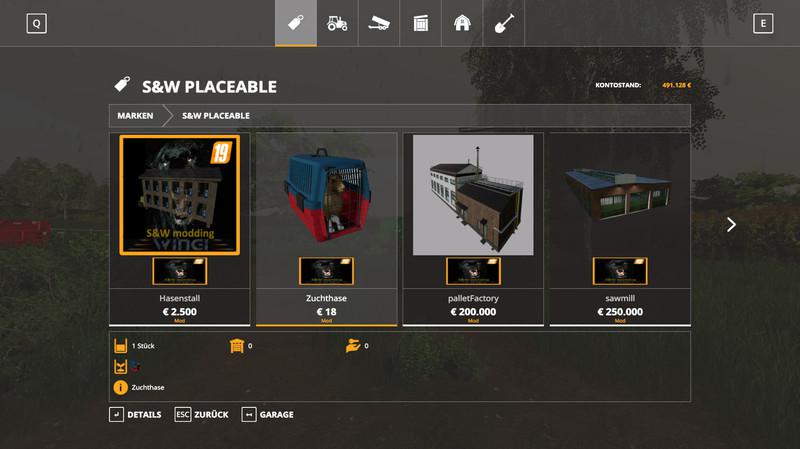Screen dimensions: 800x449
Task: Switch to the tractor vehicles tab
Action: click(337, 23)
